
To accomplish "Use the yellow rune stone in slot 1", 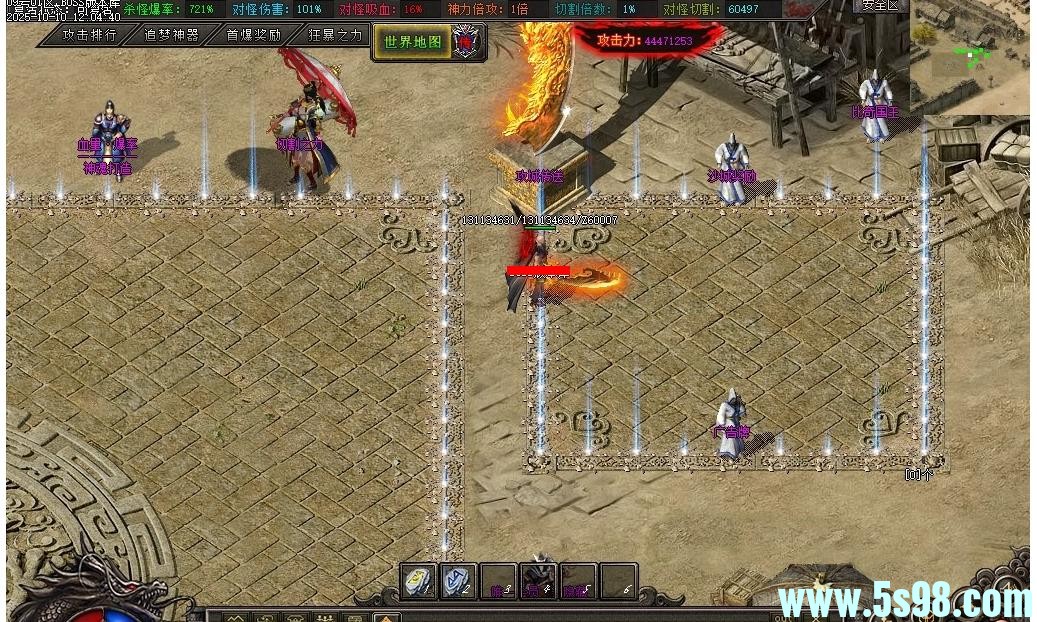I will (x=419, y=581).
